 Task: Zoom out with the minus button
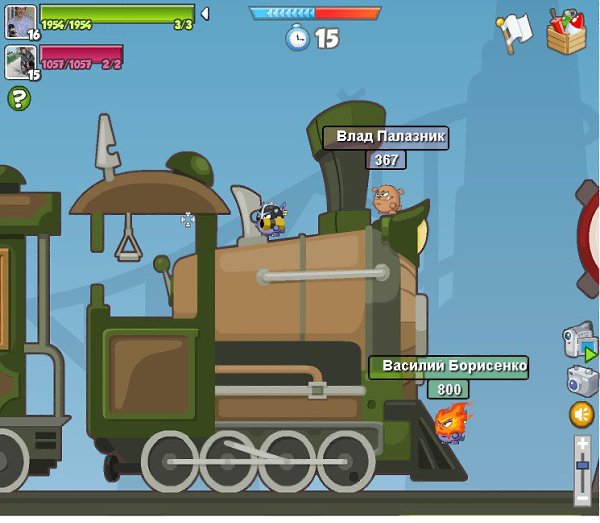582,496
